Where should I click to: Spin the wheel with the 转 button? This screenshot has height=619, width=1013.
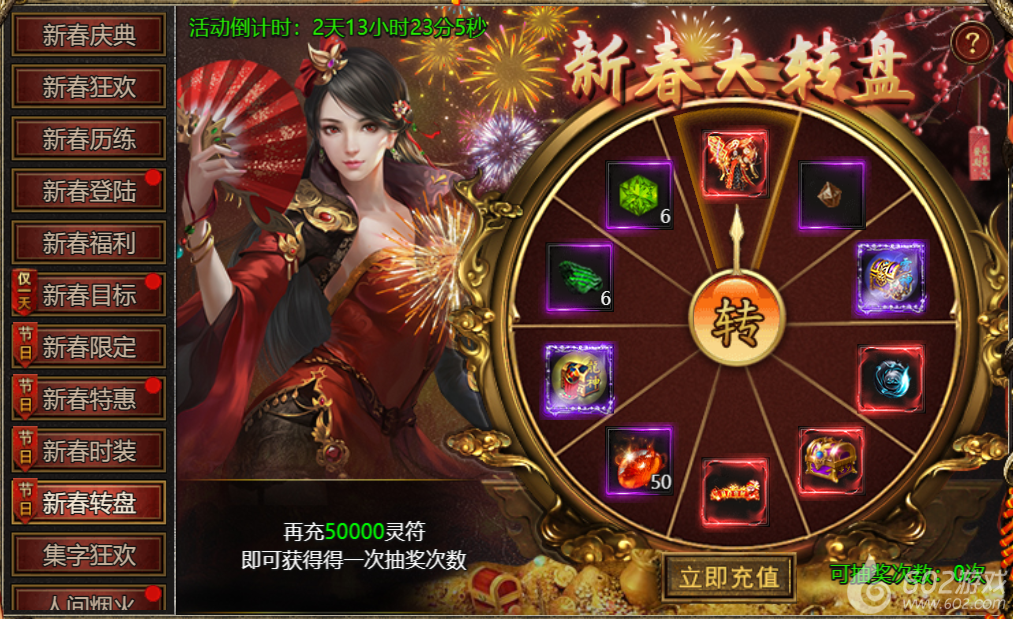click(737, 321)
